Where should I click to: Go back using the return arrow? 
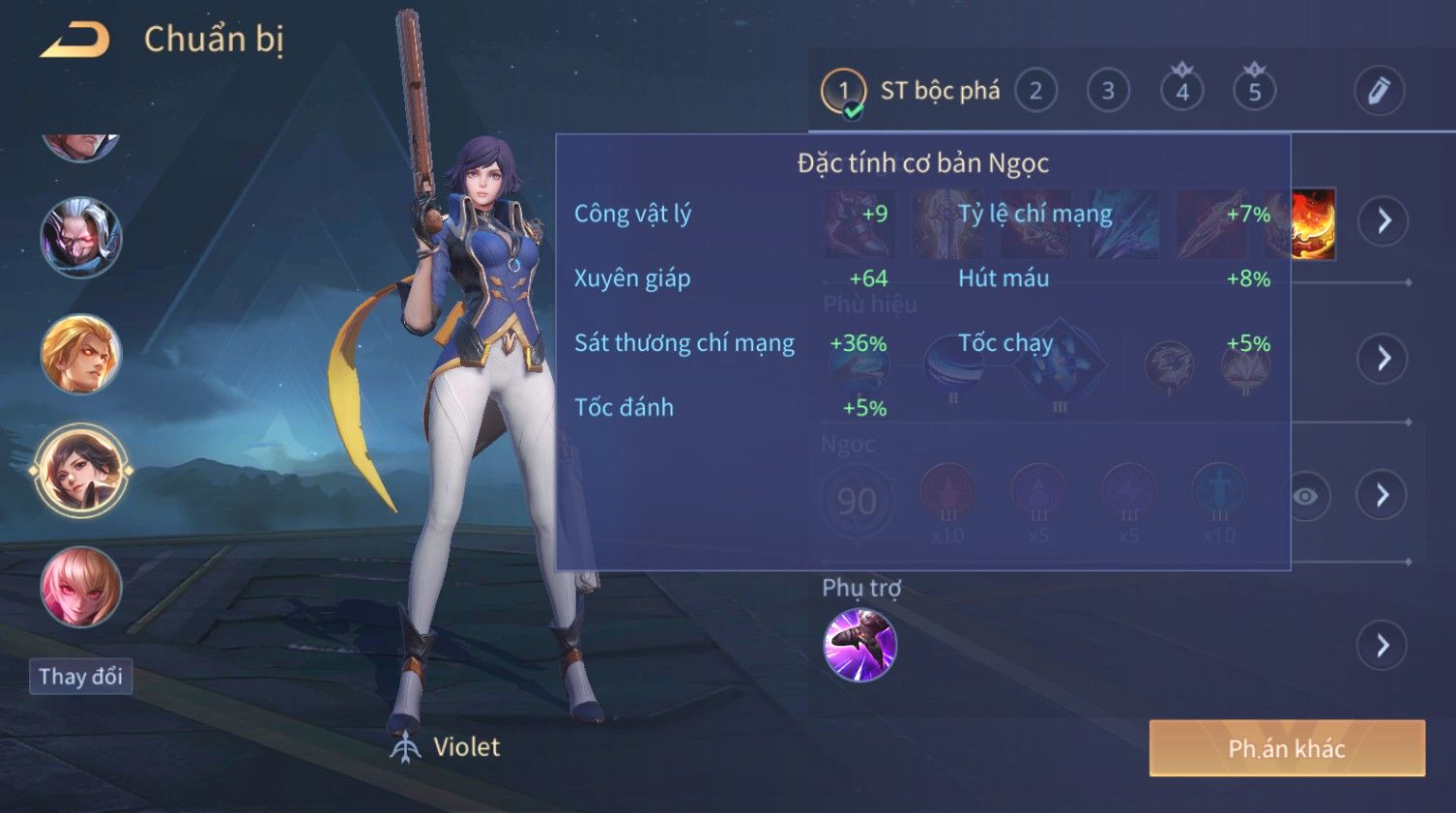(75, 41)
